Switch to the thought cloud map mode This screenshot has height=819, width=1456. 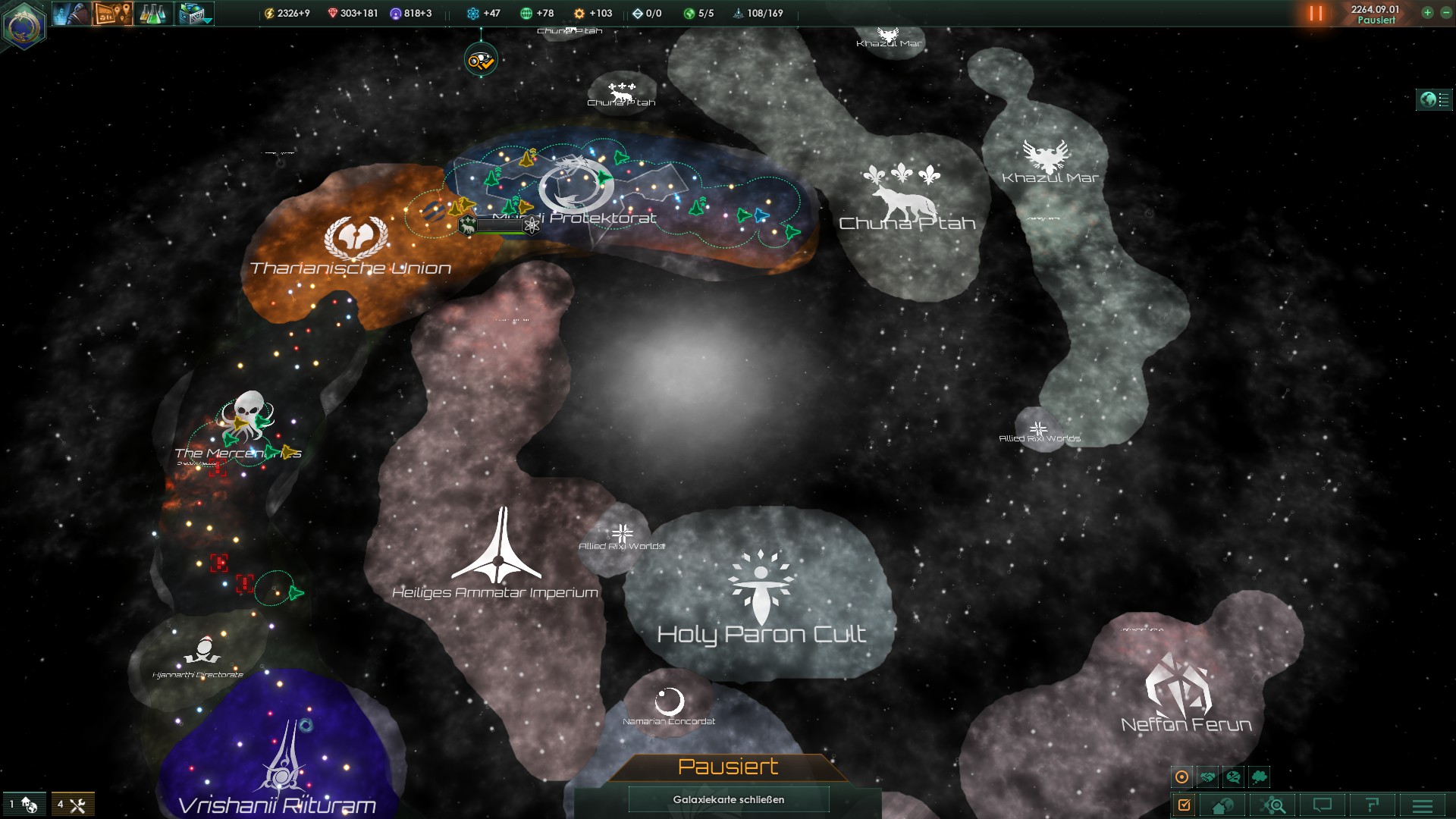click(1259, 777)
